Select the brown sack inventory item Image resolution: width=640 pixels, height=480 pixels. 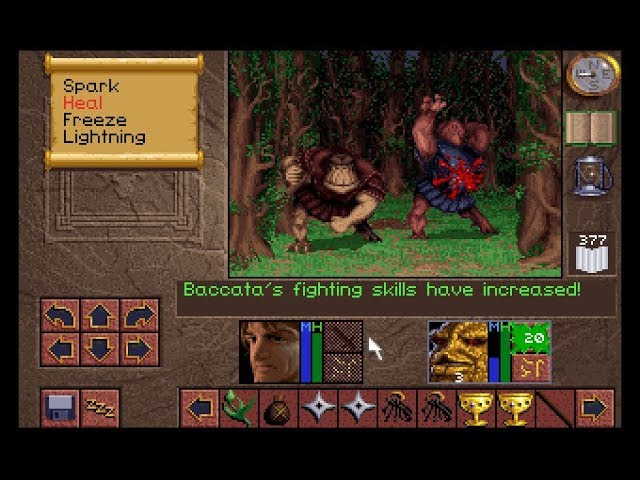tap(276, 408)
